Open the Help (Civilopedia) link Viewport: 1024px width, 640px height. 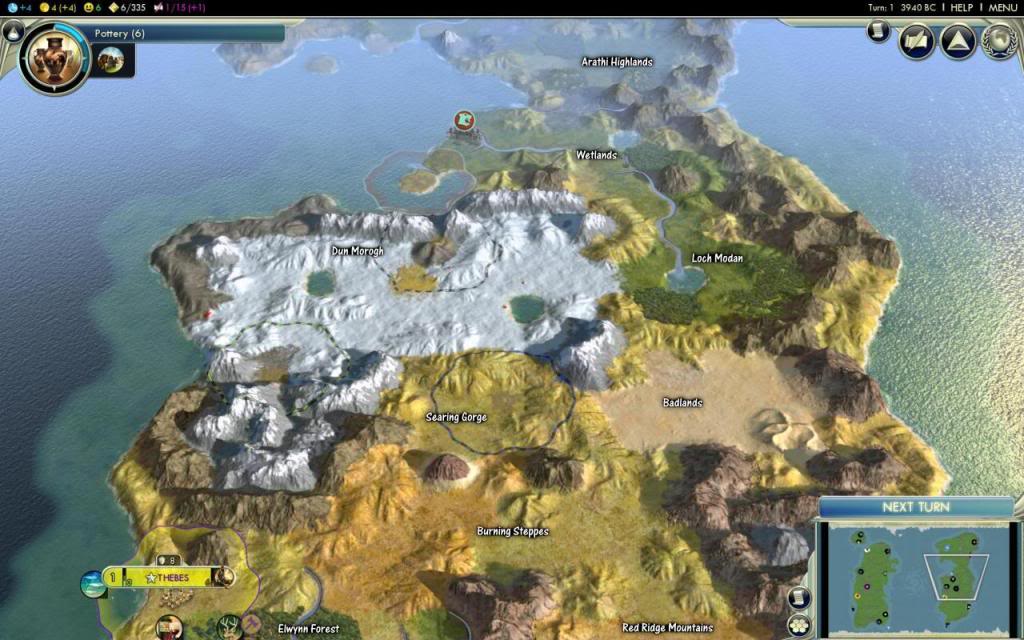click(961, 7)
